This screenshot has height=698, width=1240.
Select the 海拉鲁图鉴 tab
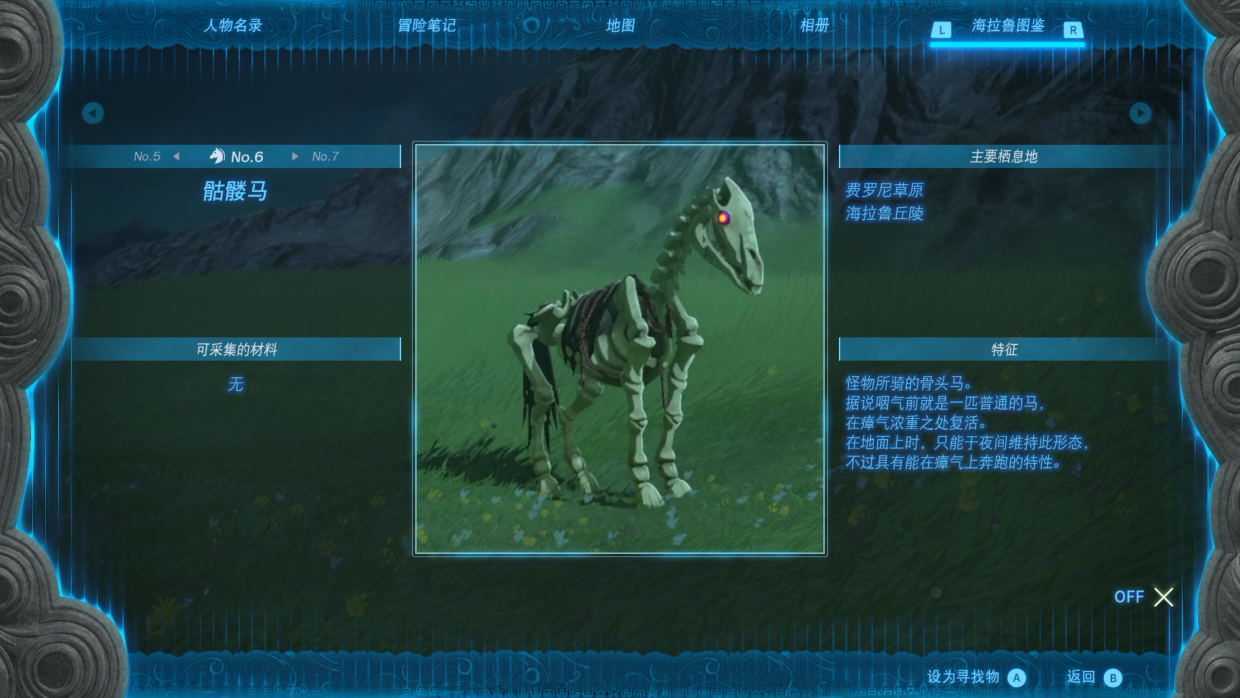click(1008, 27)
